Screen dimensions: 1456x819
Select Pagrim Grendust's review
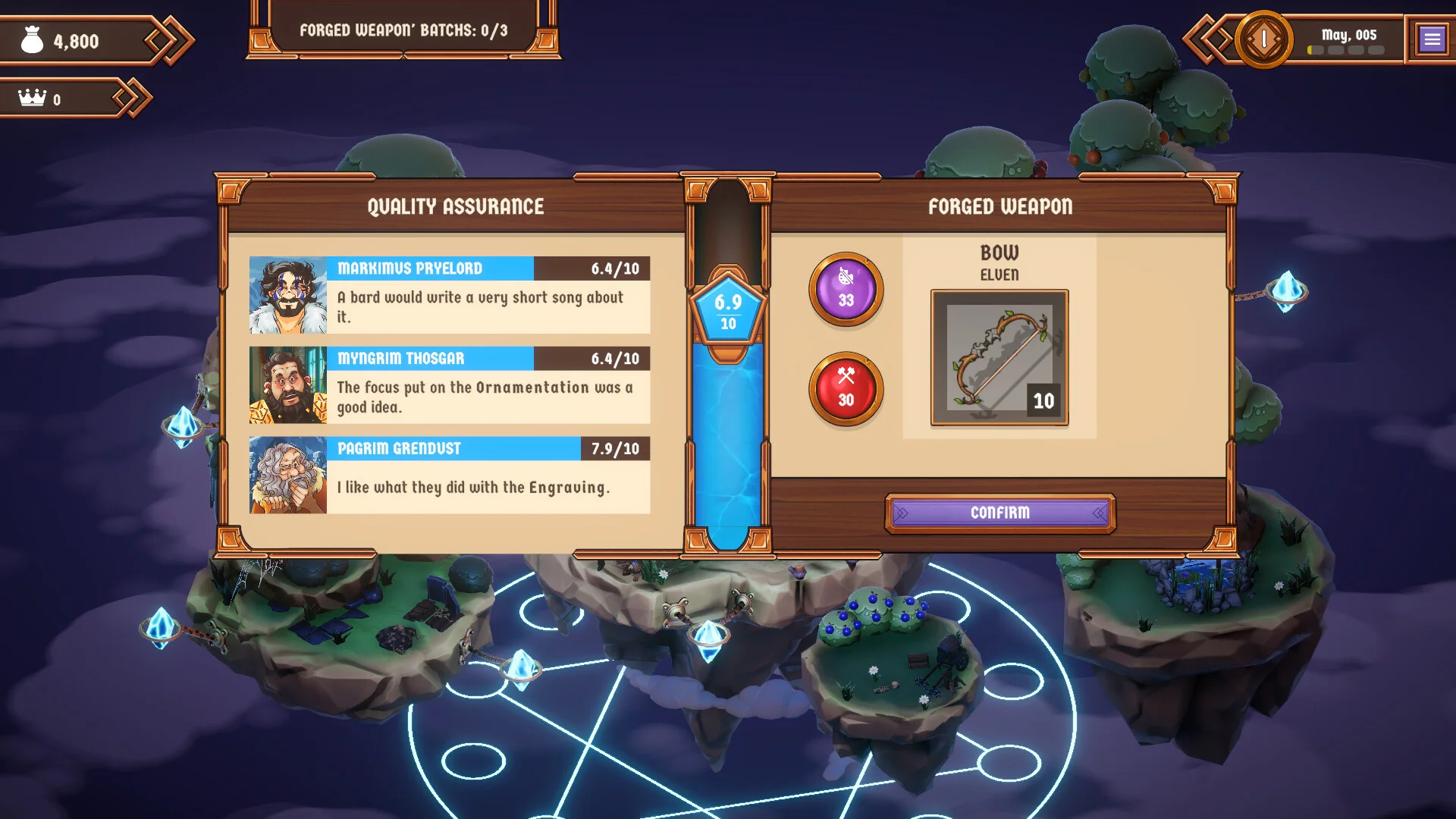pos(450,475)
